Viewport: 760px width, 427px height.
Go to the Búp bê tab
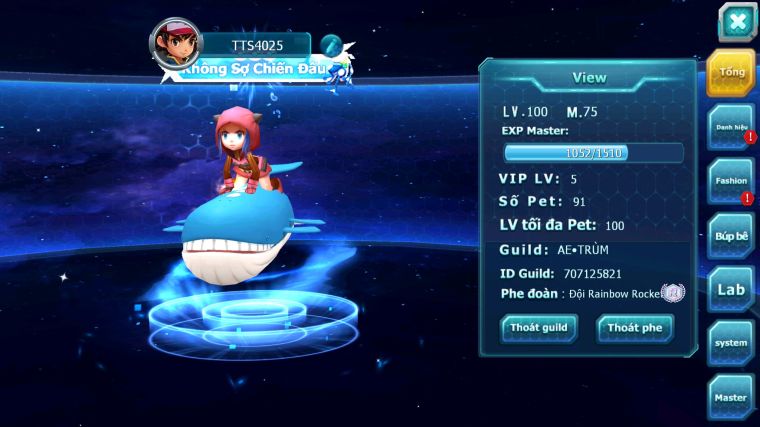730,235
